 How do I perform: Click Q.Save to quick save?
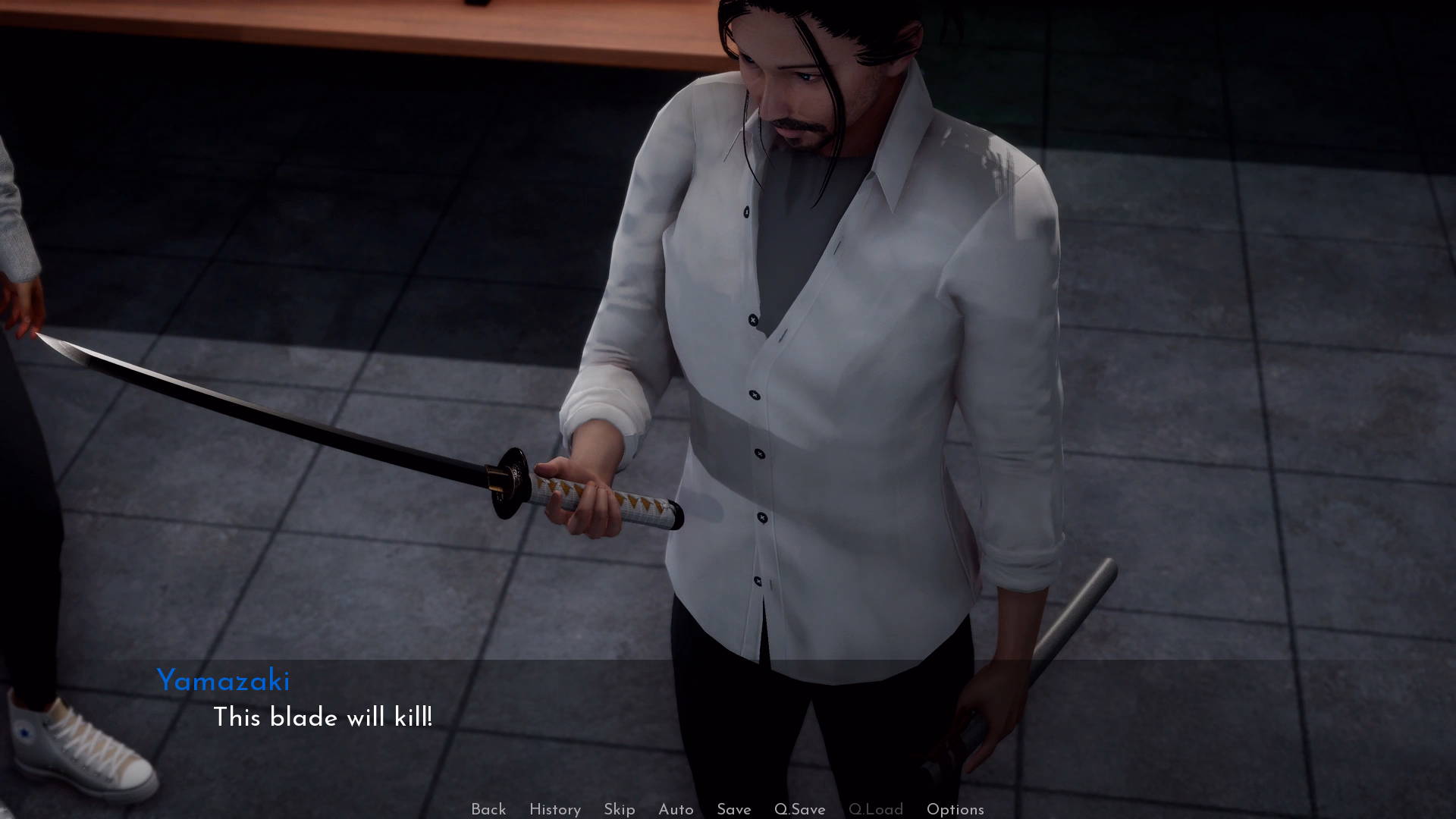[x=799, y=809]
